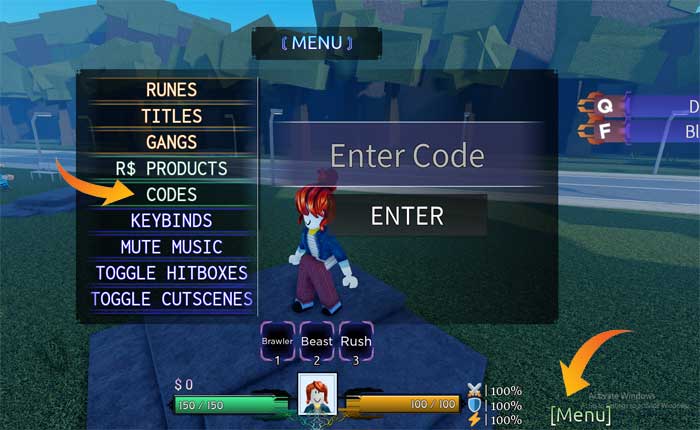
Task: Toggle the Mute Music option
Action: [x=171, y=246]
